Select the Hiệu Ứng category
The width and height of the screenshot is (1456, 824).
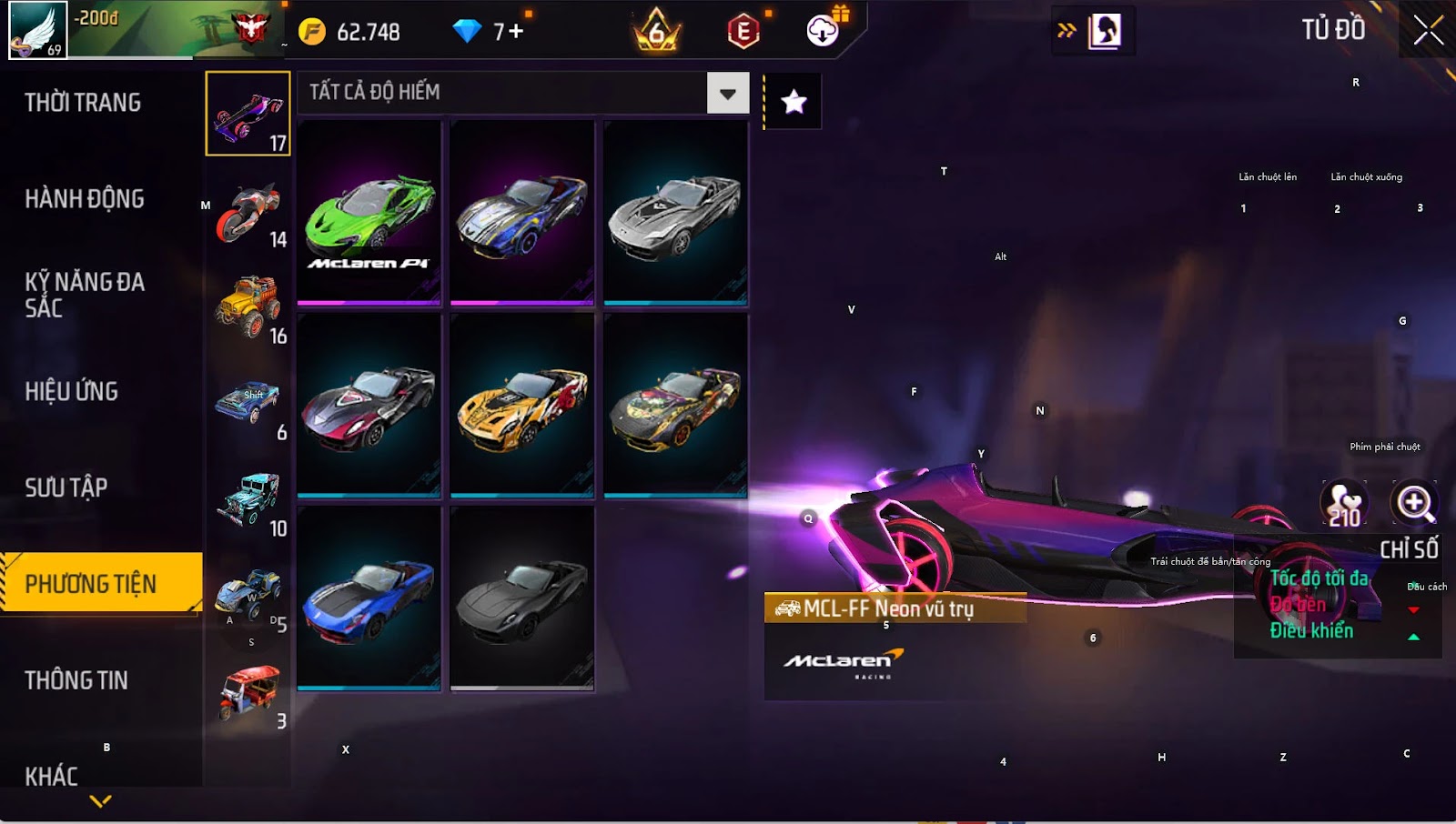click(x=72, y=392)
